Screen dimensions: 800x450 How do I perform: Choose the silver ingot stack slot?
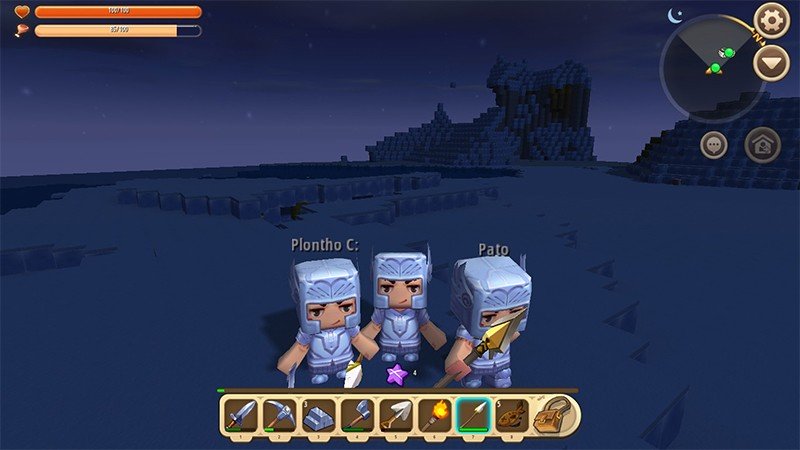(x=317, y=414)
